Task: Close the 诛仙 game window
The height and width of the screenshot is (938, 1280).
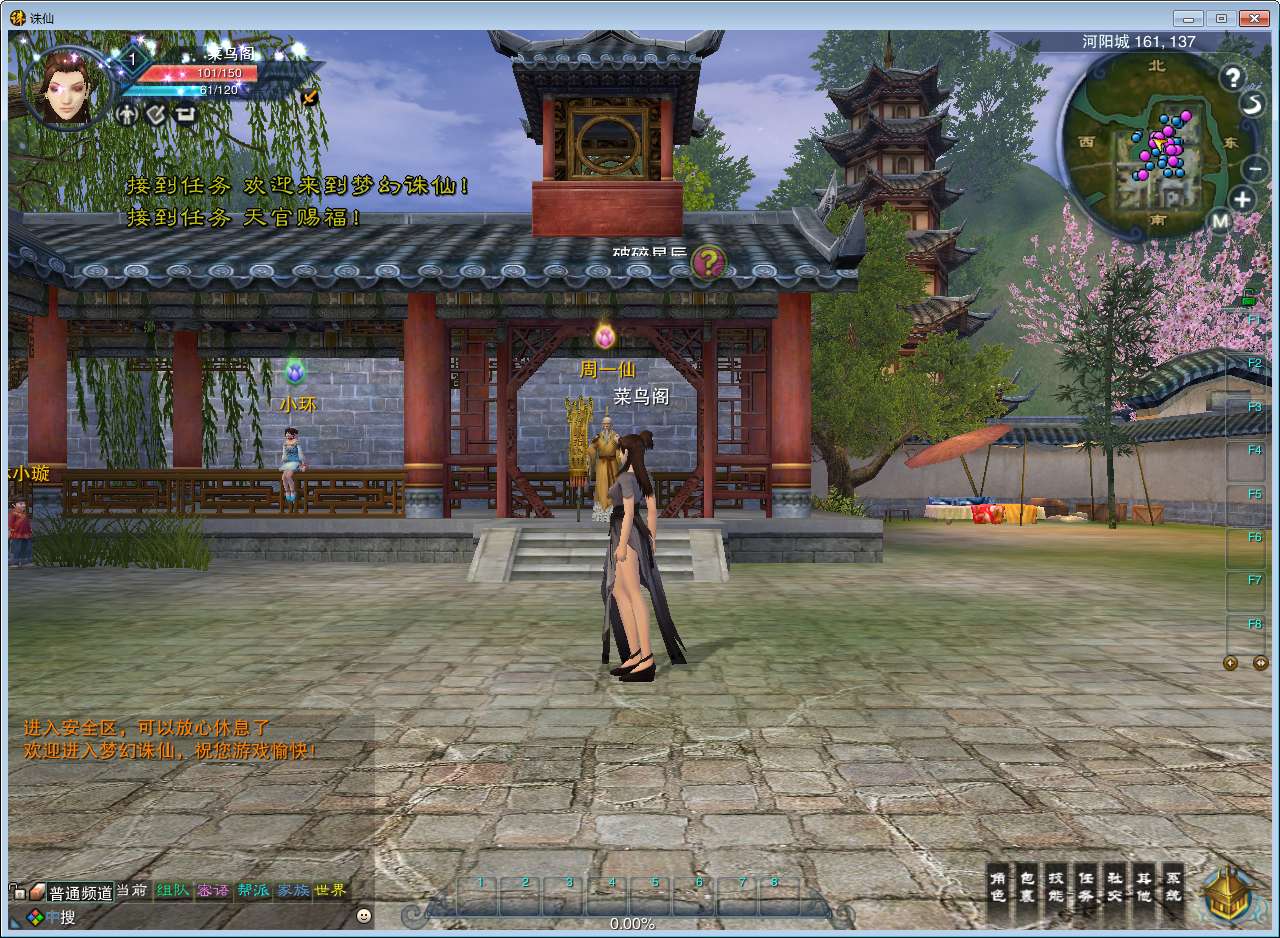Action: [1253, 17]
